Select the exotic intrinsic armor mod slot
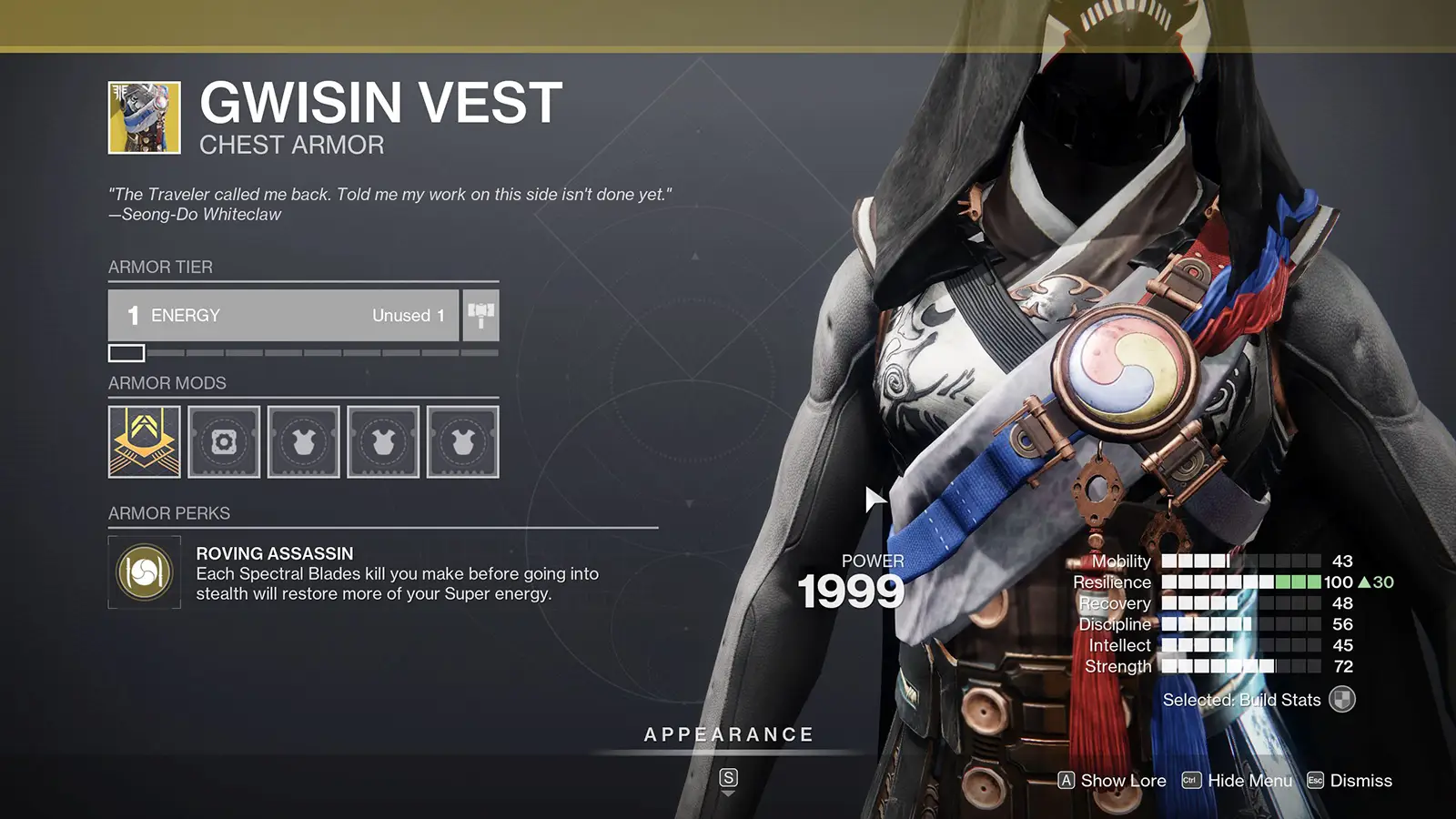1456x819 pixels. click(x=144, y=442)
